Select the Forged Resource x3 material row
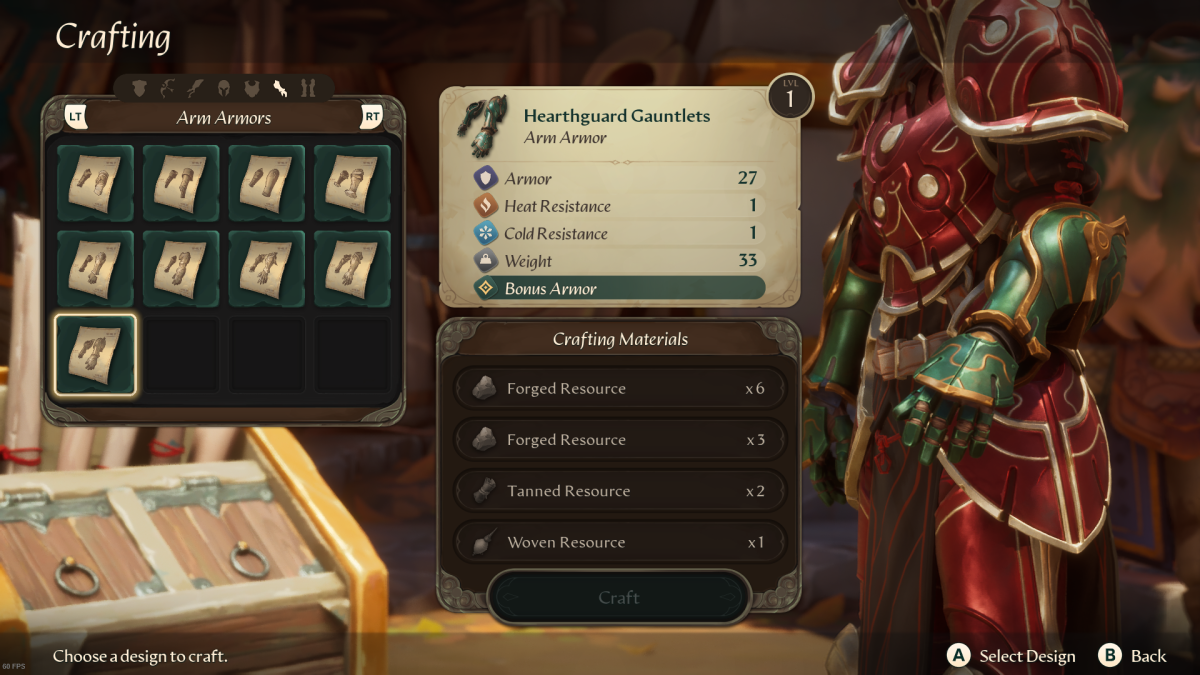Viewport: 1200px width, 675px height. (x=620, y=440)
